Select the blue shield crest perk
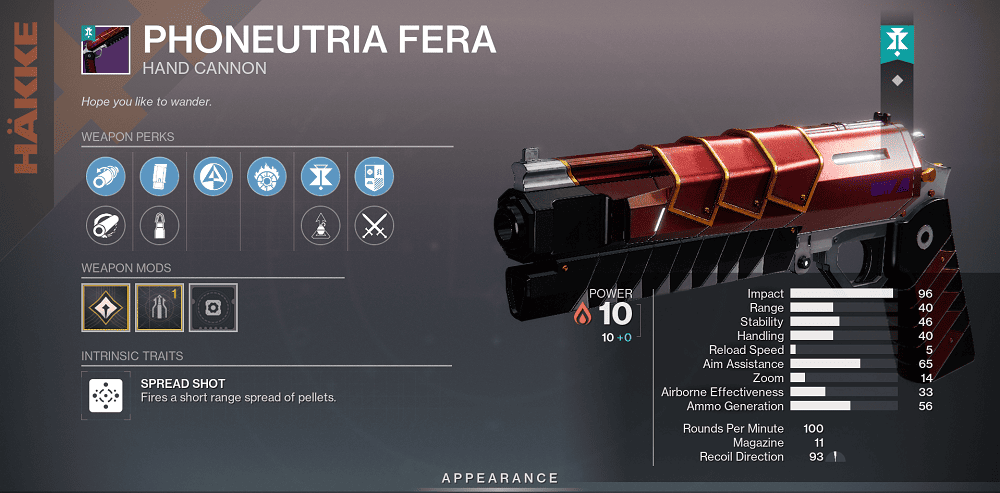The width and height of the screenshot is (1000, 493). point(374,175)
